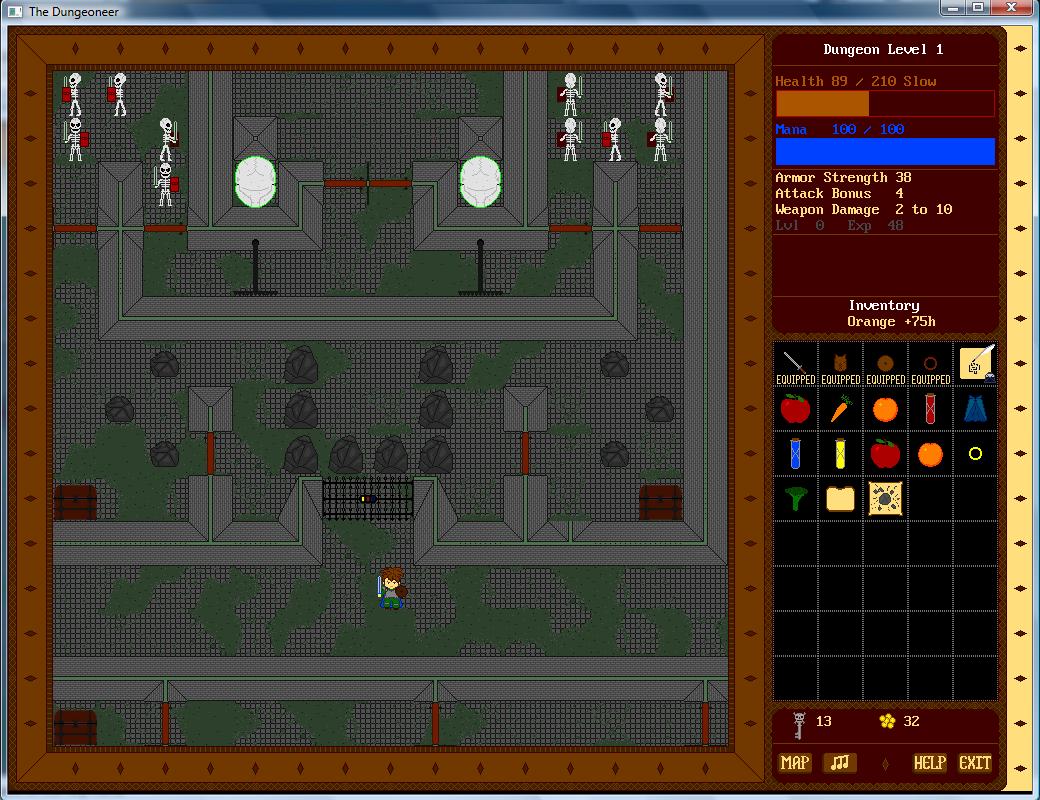Pick the green broccoli item
The width and height of the screenshot is (1040, 800).
(796, 499)
